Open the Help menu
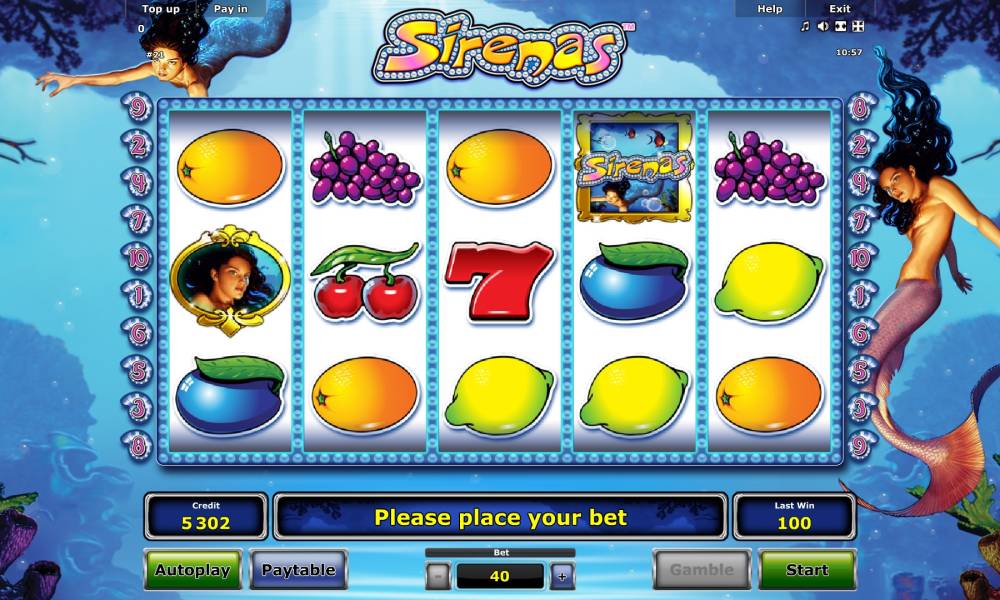Image resolution: width=1000 pixels, height=600 pixels. coord(770,9)
